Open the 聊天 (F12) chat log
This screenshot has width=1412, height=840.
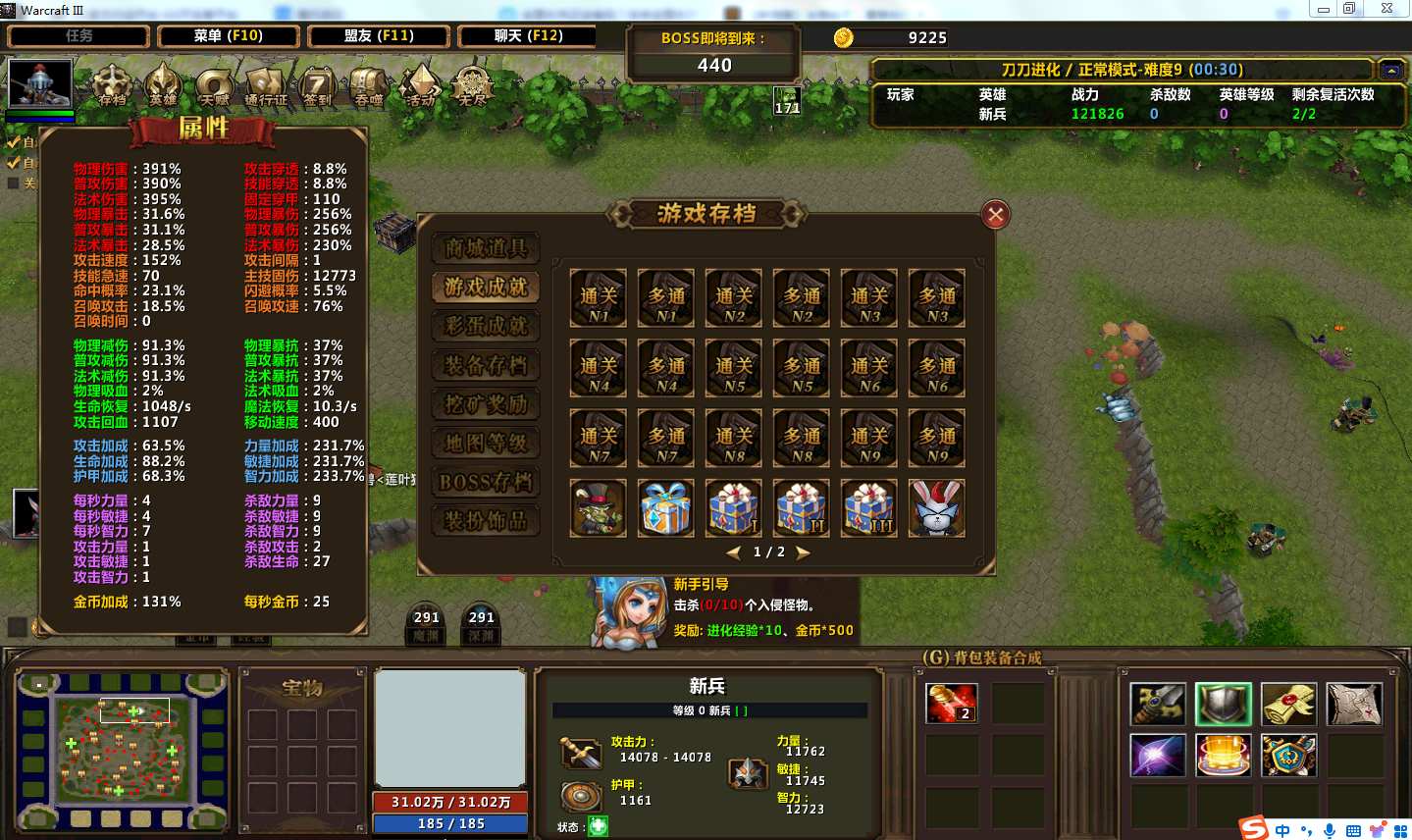(x=528, y=36)
